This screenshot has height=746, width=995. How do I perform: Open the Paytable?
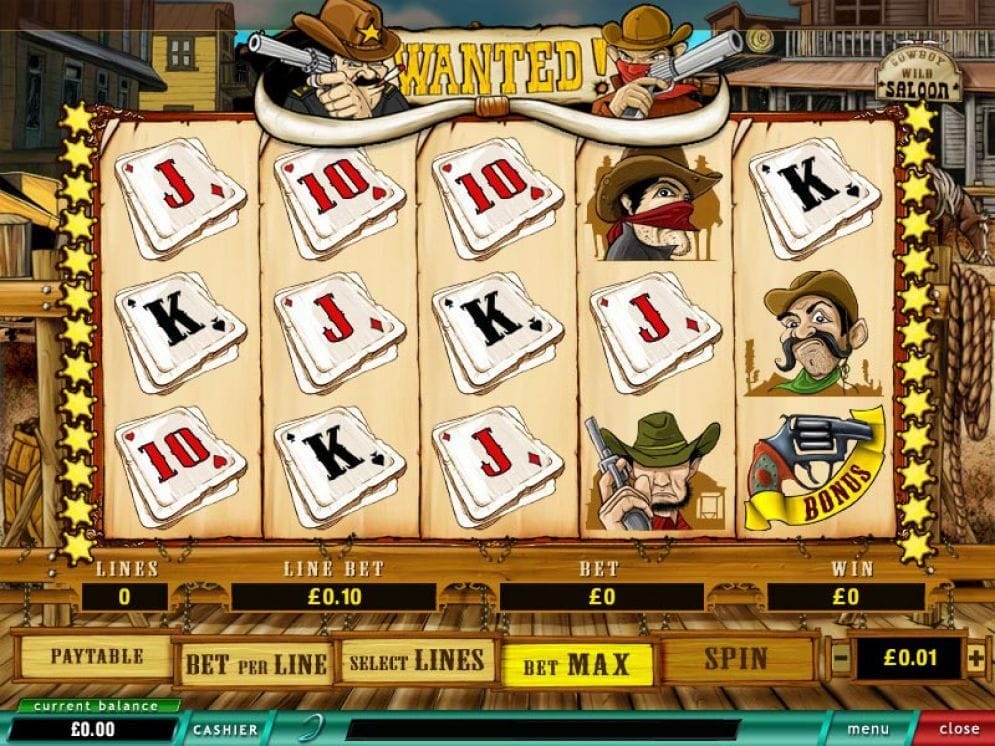point(96,657)
